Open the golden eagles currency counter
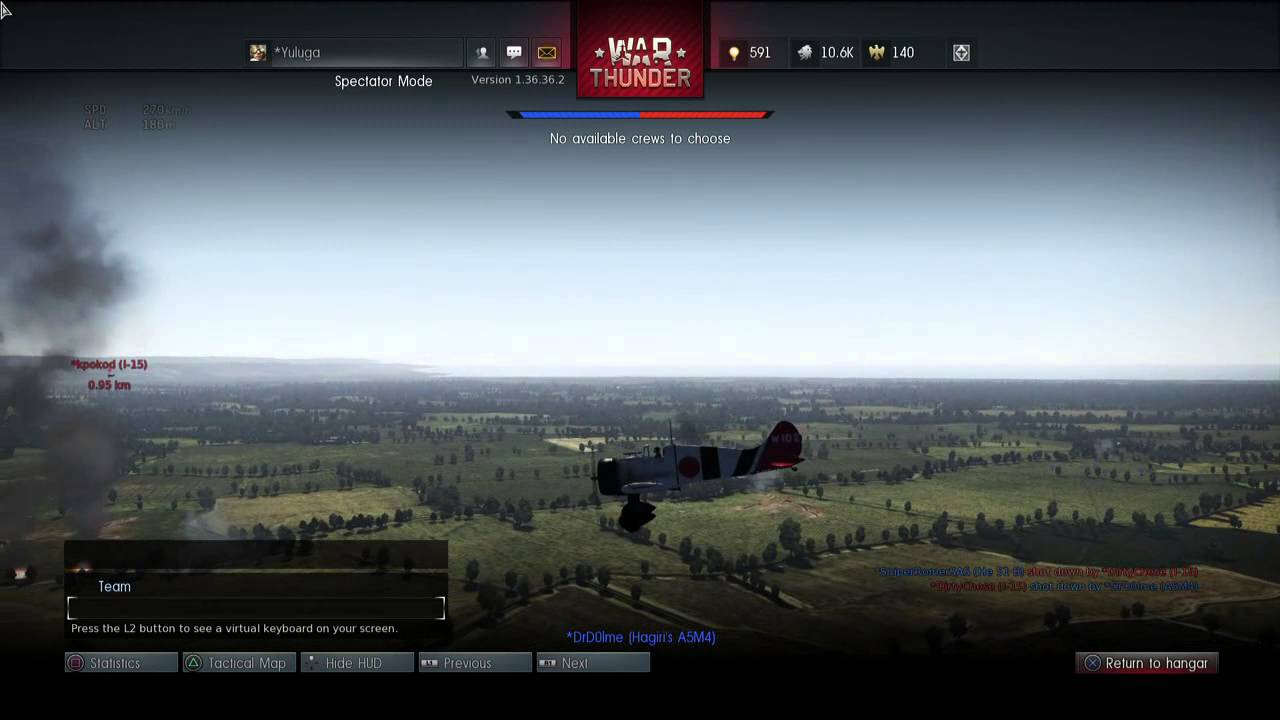The width and height of the screenshot is (1280, 720). click(892, 53)
